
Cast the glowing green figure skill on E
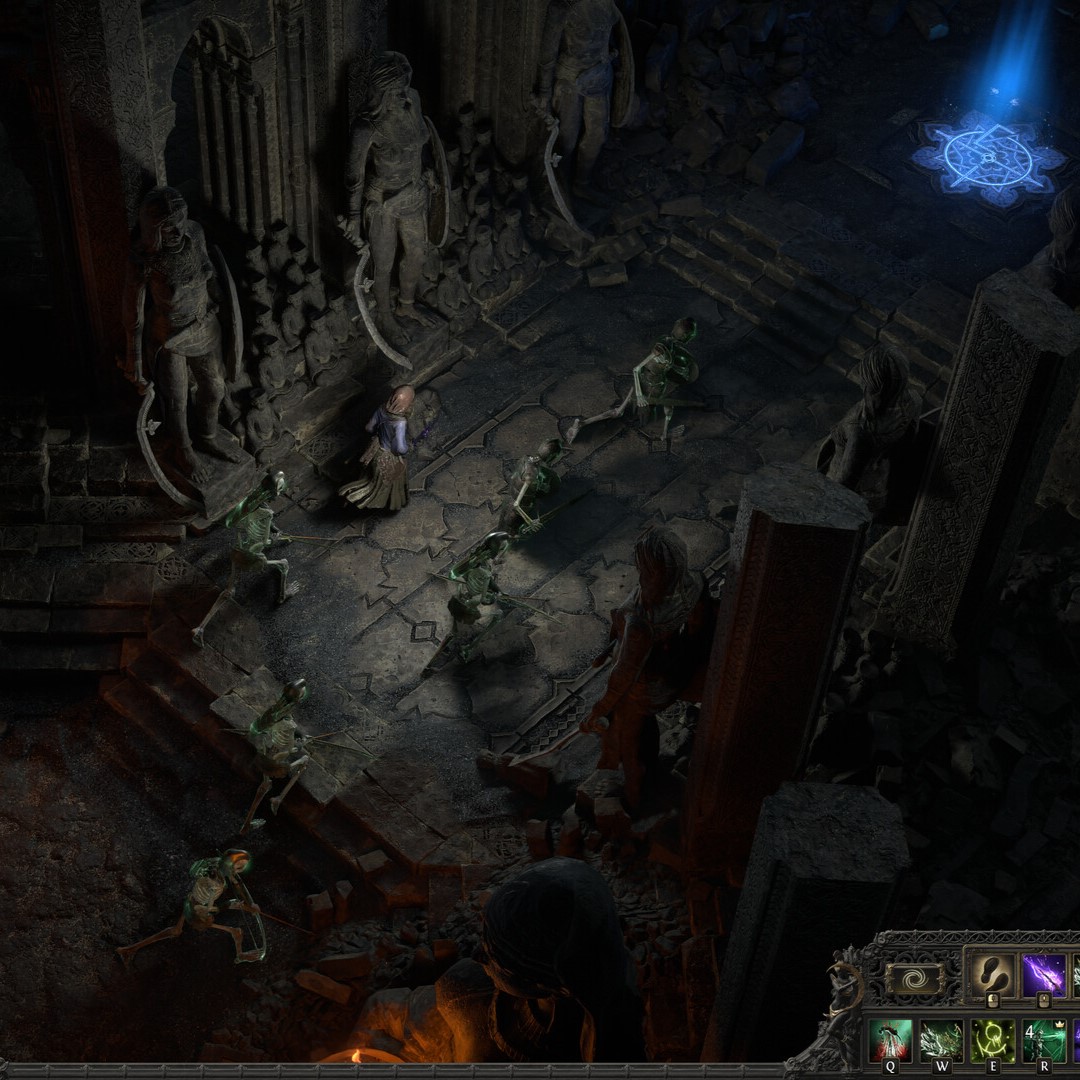tap(992, 1040)
